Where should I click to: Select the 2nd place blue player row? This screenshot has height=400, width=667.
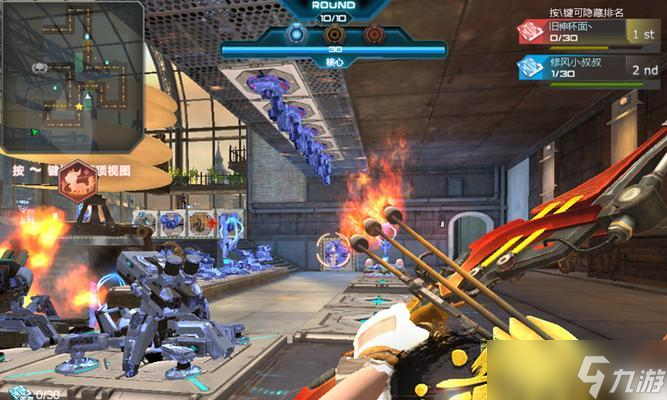[588, 68]
